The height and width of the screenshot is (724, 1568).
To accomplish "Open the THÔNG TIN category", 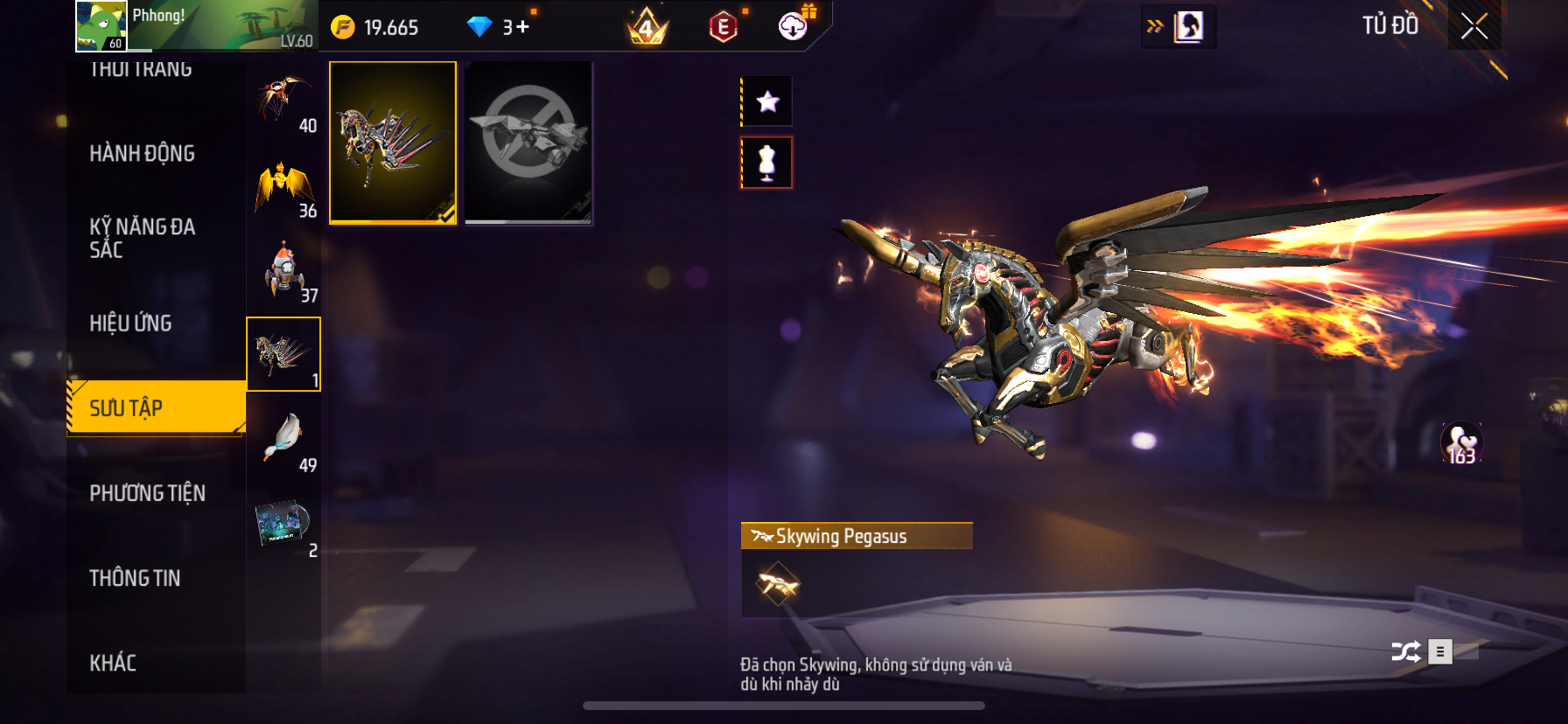I will coord(135,578).
